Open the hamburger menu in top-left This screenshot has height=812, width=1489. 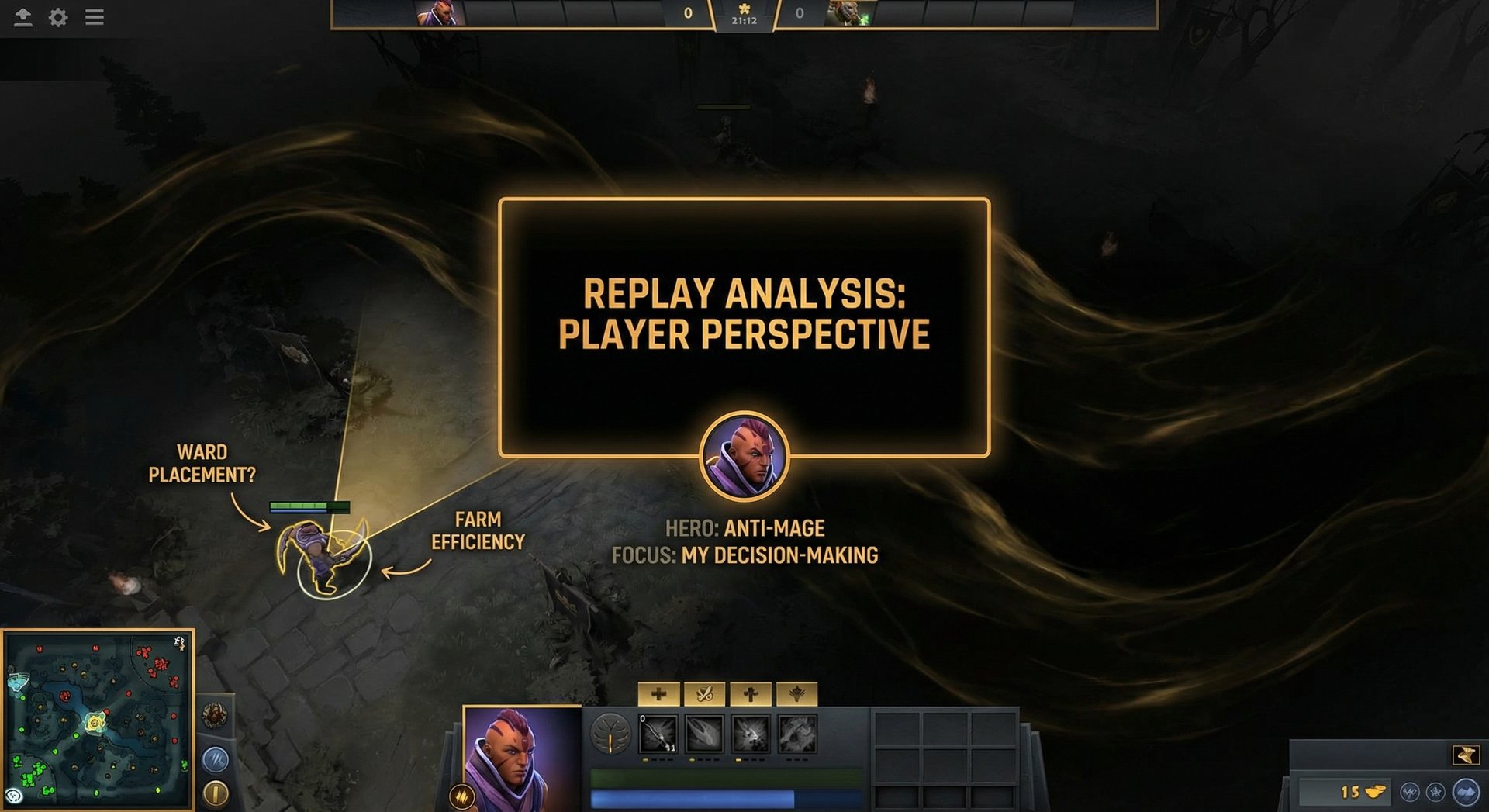pyautogui.click(x=94, y=18)
